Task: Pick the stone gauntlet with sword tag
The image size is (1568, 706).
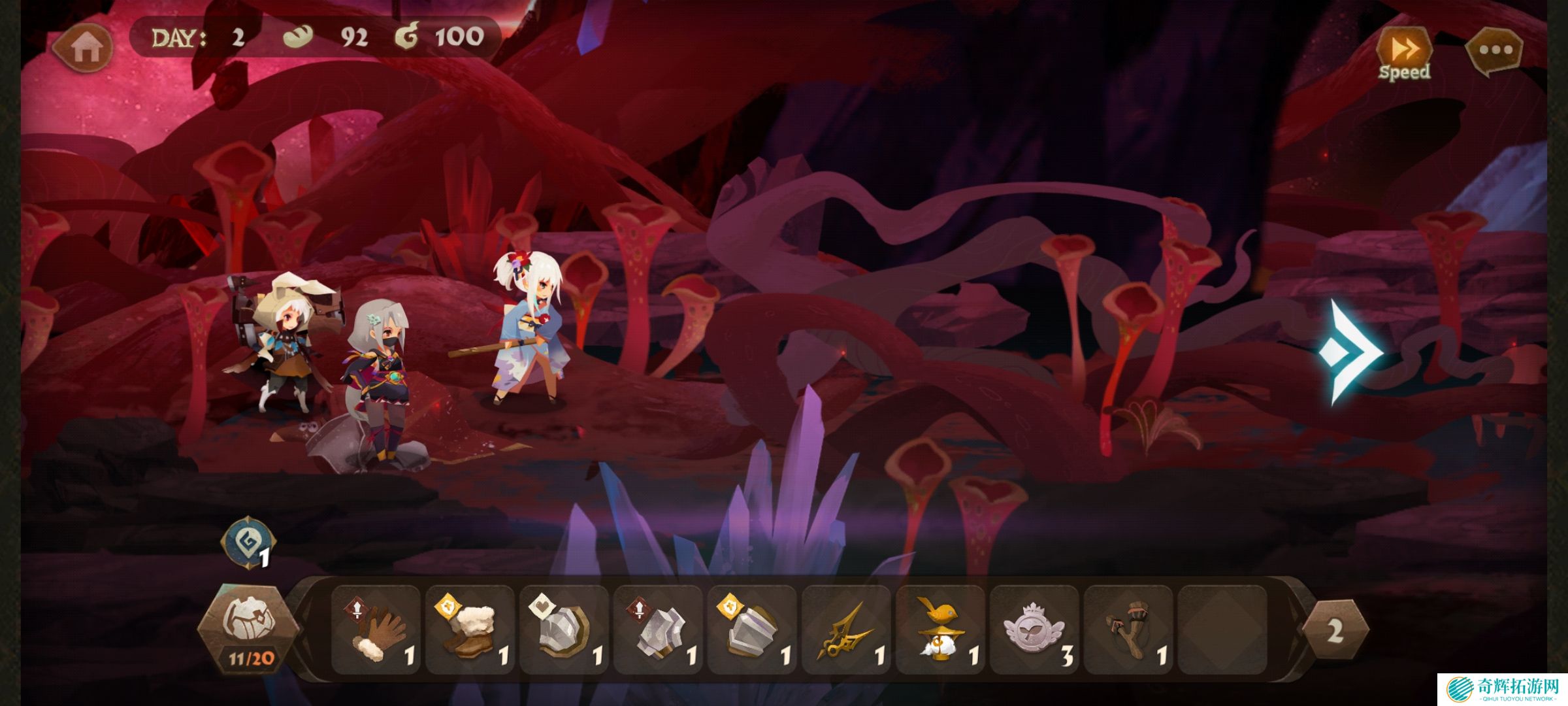Action: tap(659, 630)
